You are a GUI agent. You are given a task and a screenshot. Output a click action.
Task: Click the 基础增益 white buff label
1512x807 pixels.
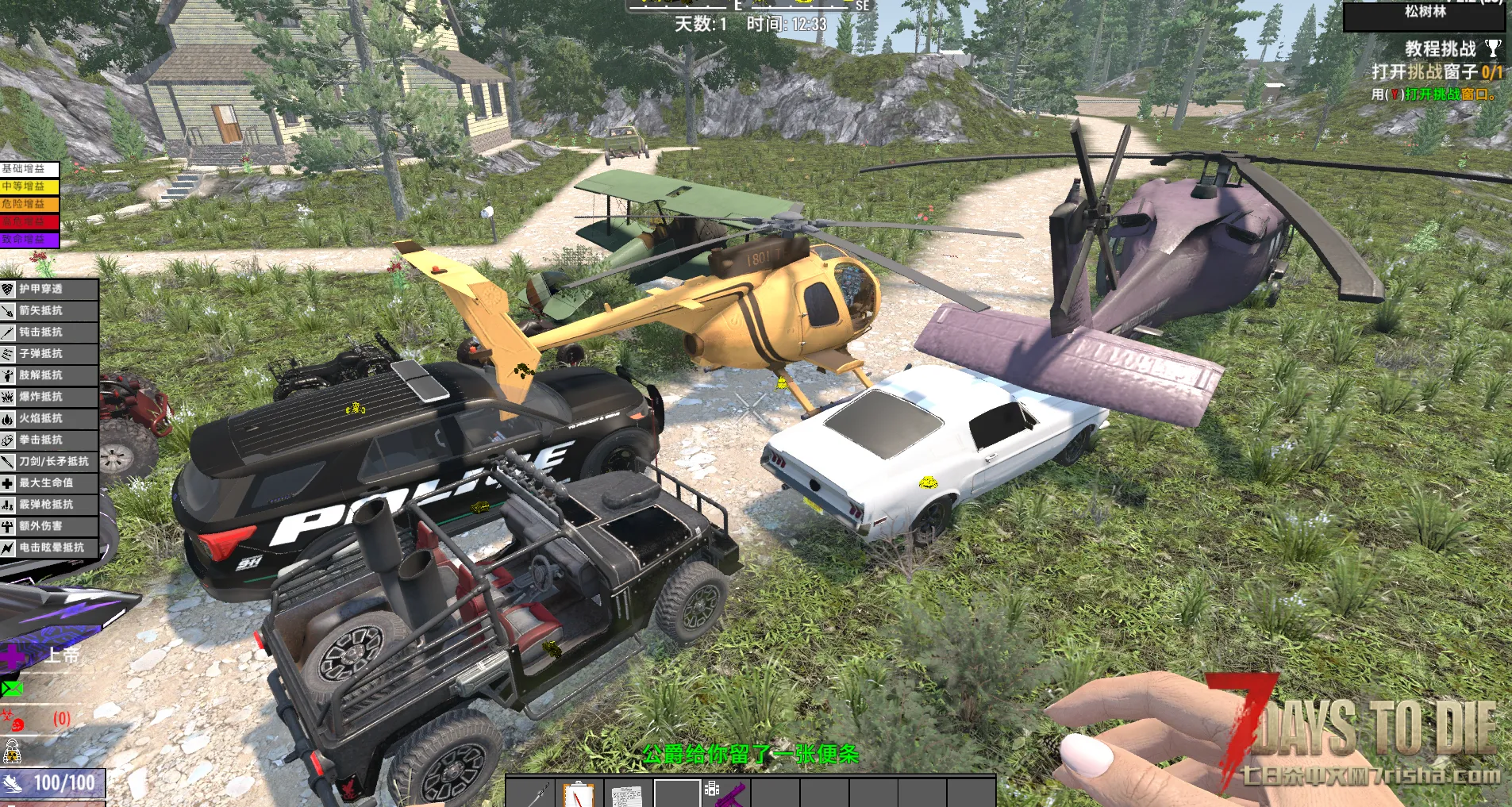29,169
